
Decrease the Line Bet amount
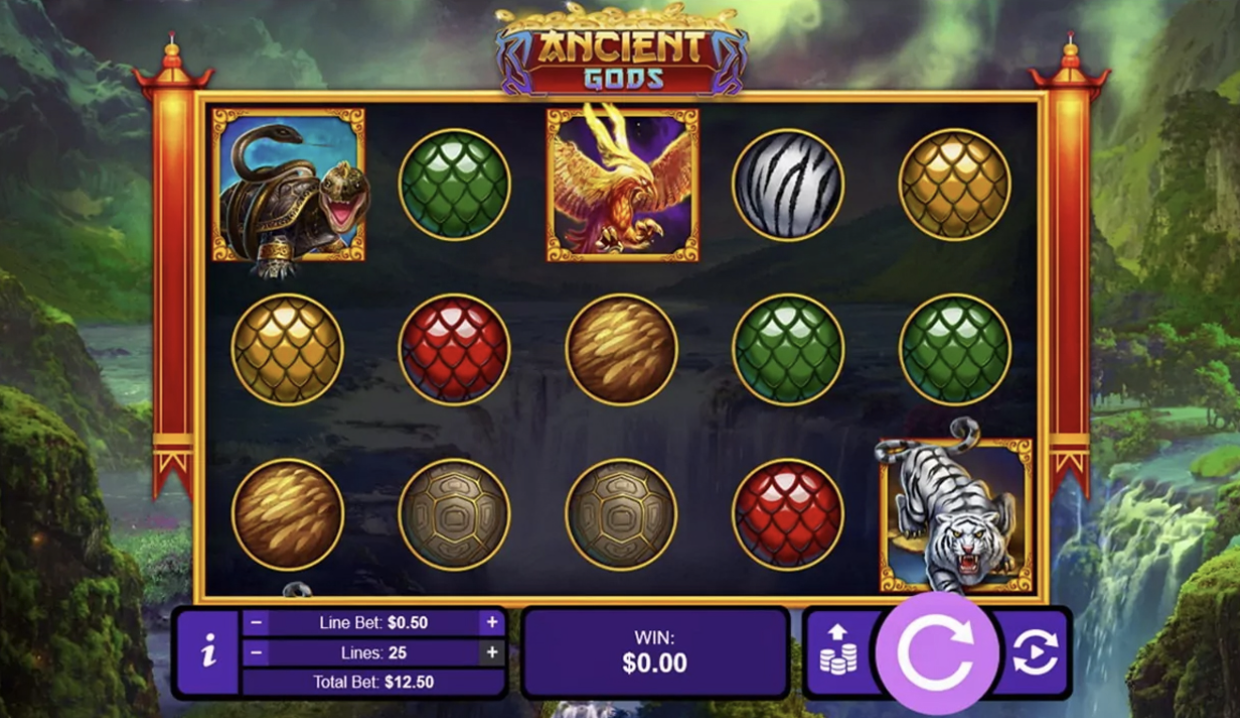[x=256, y=622]
